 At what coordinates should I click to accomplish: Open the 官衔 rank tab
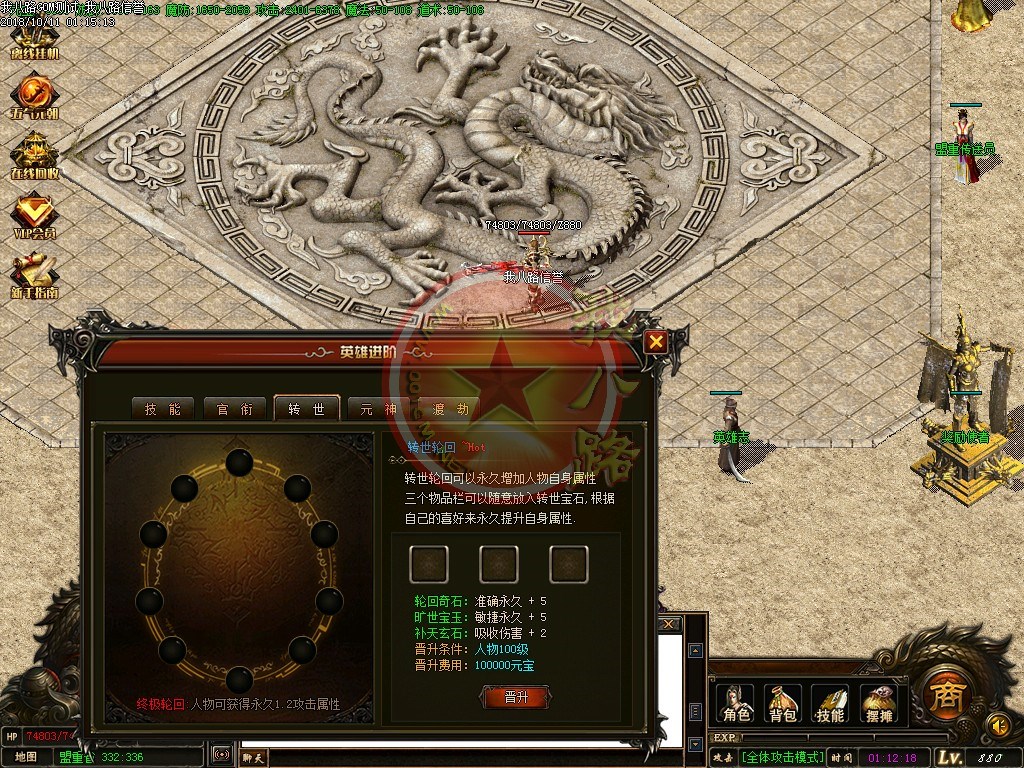(x=234, y=408)
